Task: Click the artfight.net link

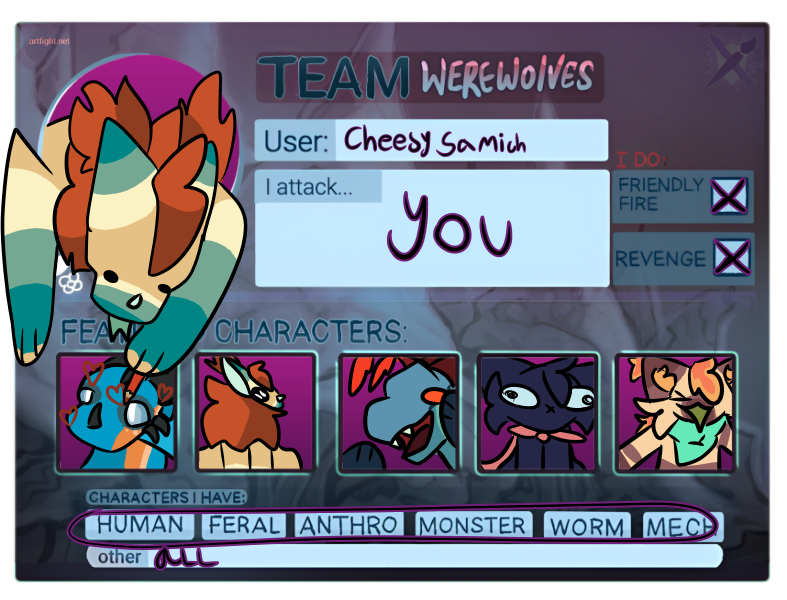Action: (x=50, y=41)
